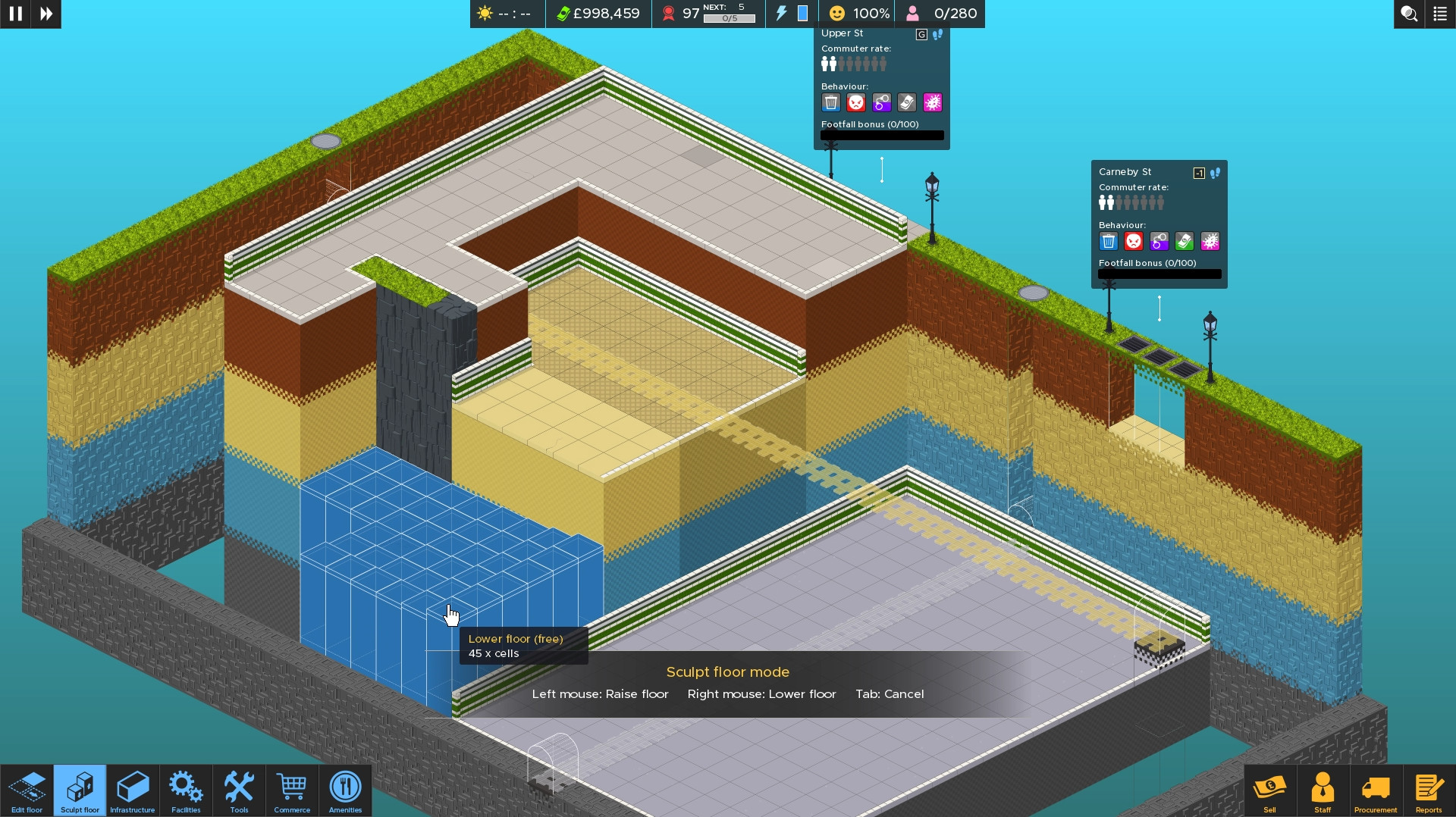1456x817 pixels.
Task: Click the search magnifier icon top right
Action: pyautogui.click(x=1409, y=14)
